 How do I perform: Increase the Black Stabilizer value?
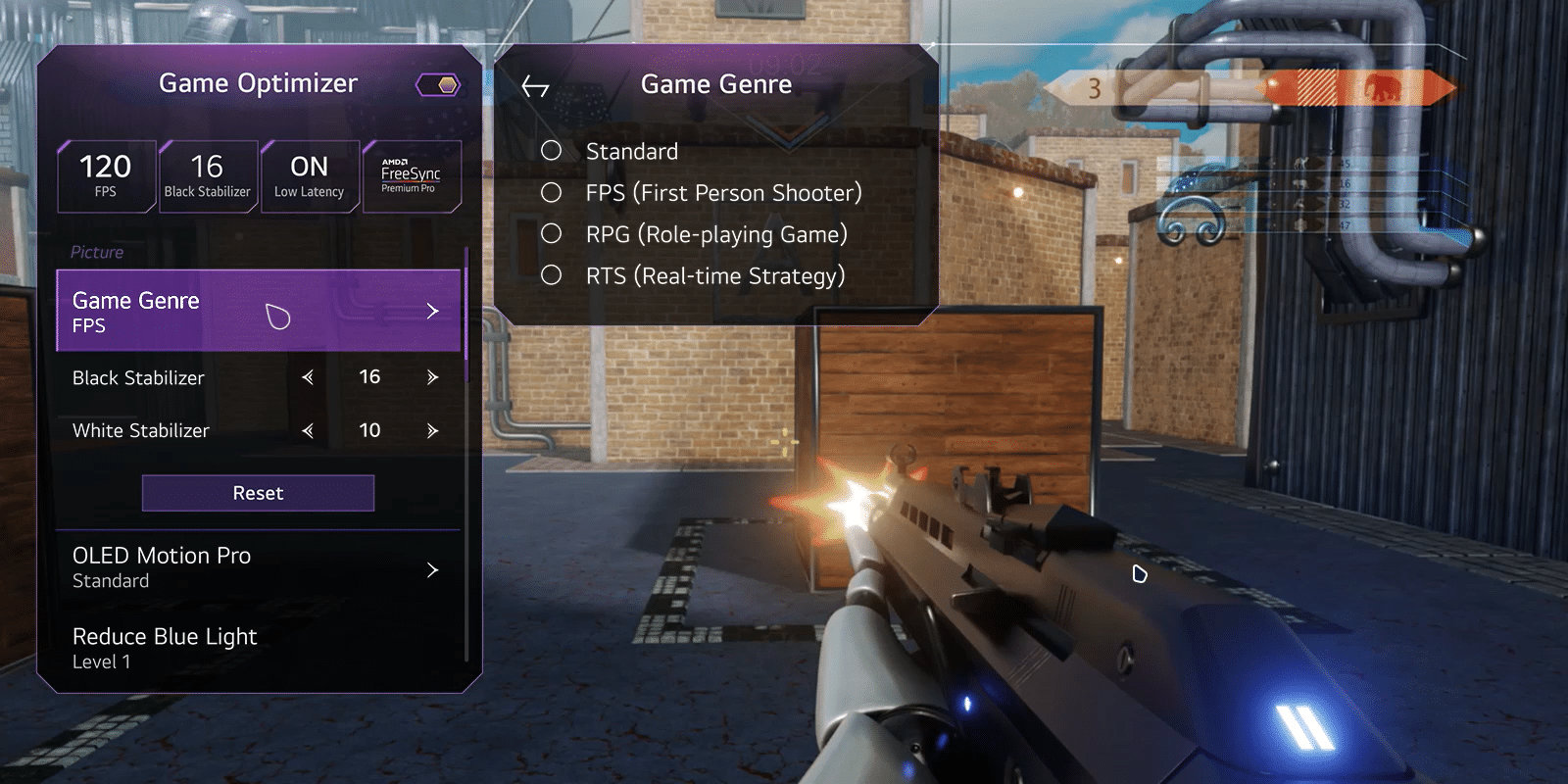point(432,377)
